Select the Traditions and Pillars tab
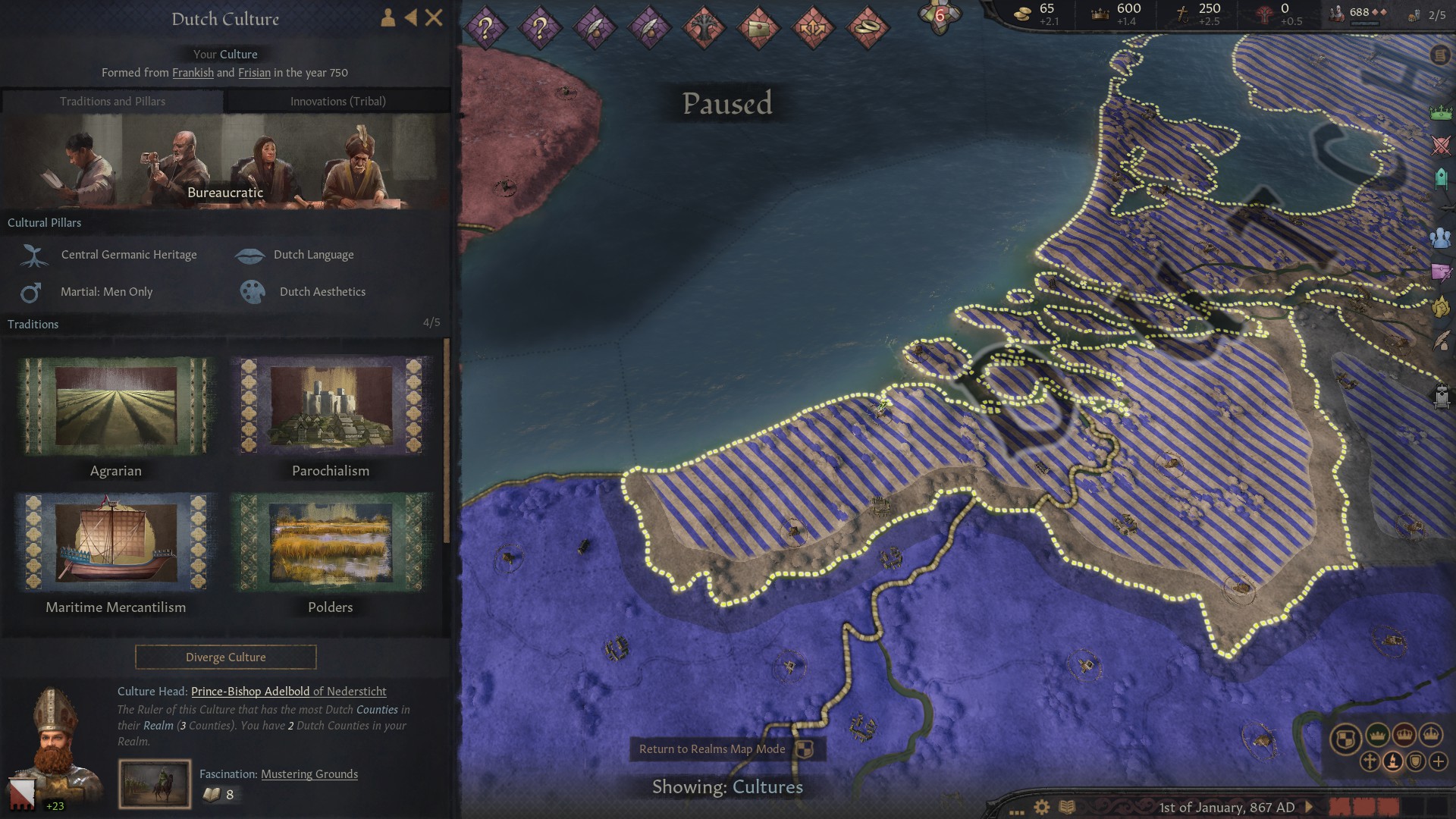Image resolution: width=1456 pixels, height=819 pixels. 112,101
